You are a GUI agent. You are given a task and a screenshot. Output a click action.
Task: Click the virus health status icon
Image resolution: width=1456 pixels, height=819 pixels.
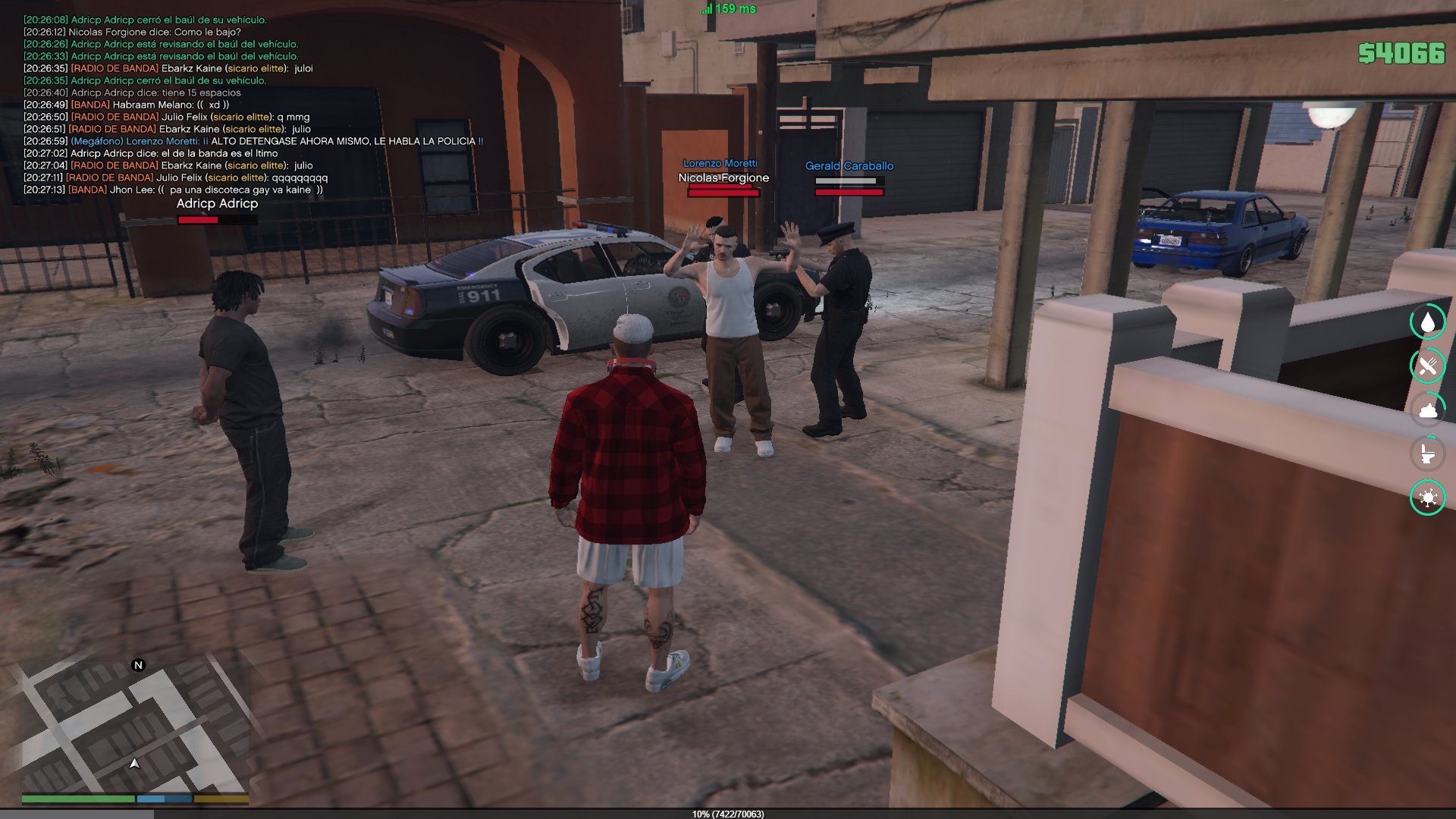tap(1428, 498)
